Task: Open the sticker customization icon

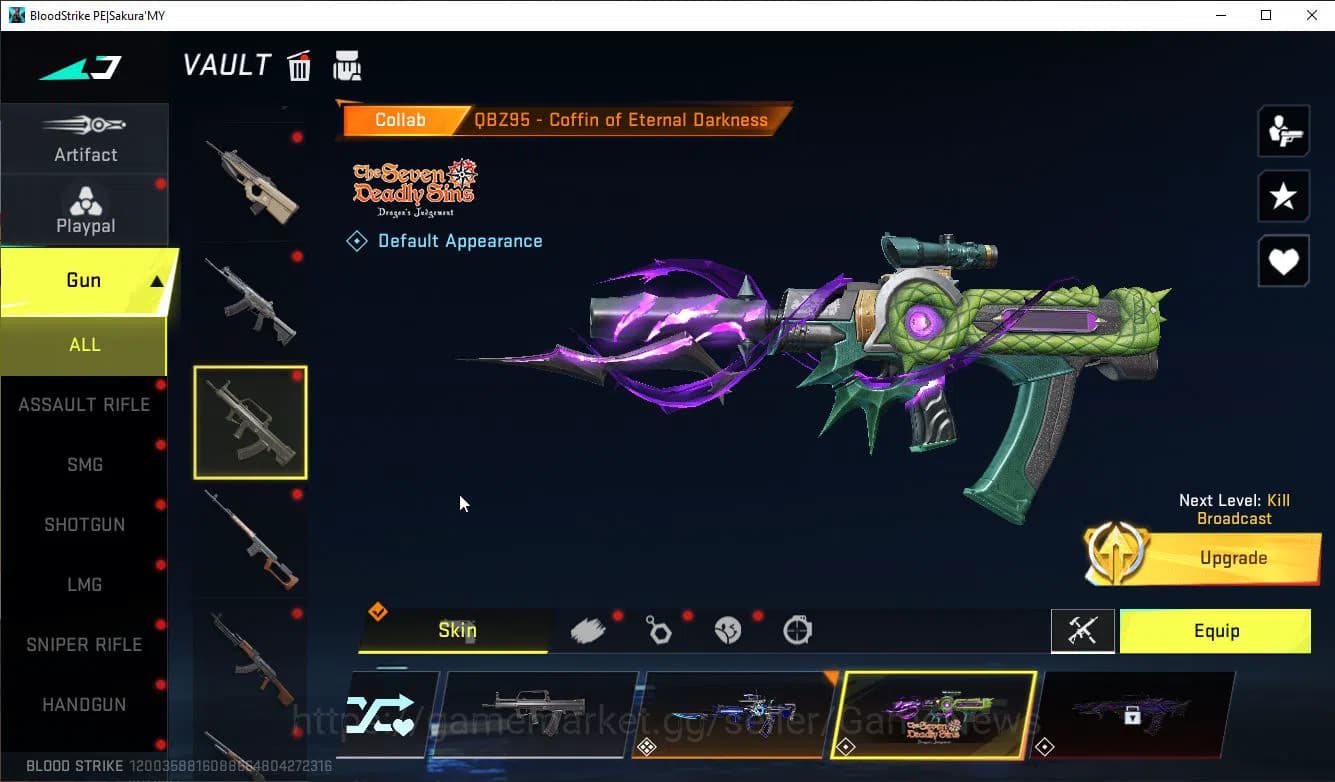Action: point(728,630)
